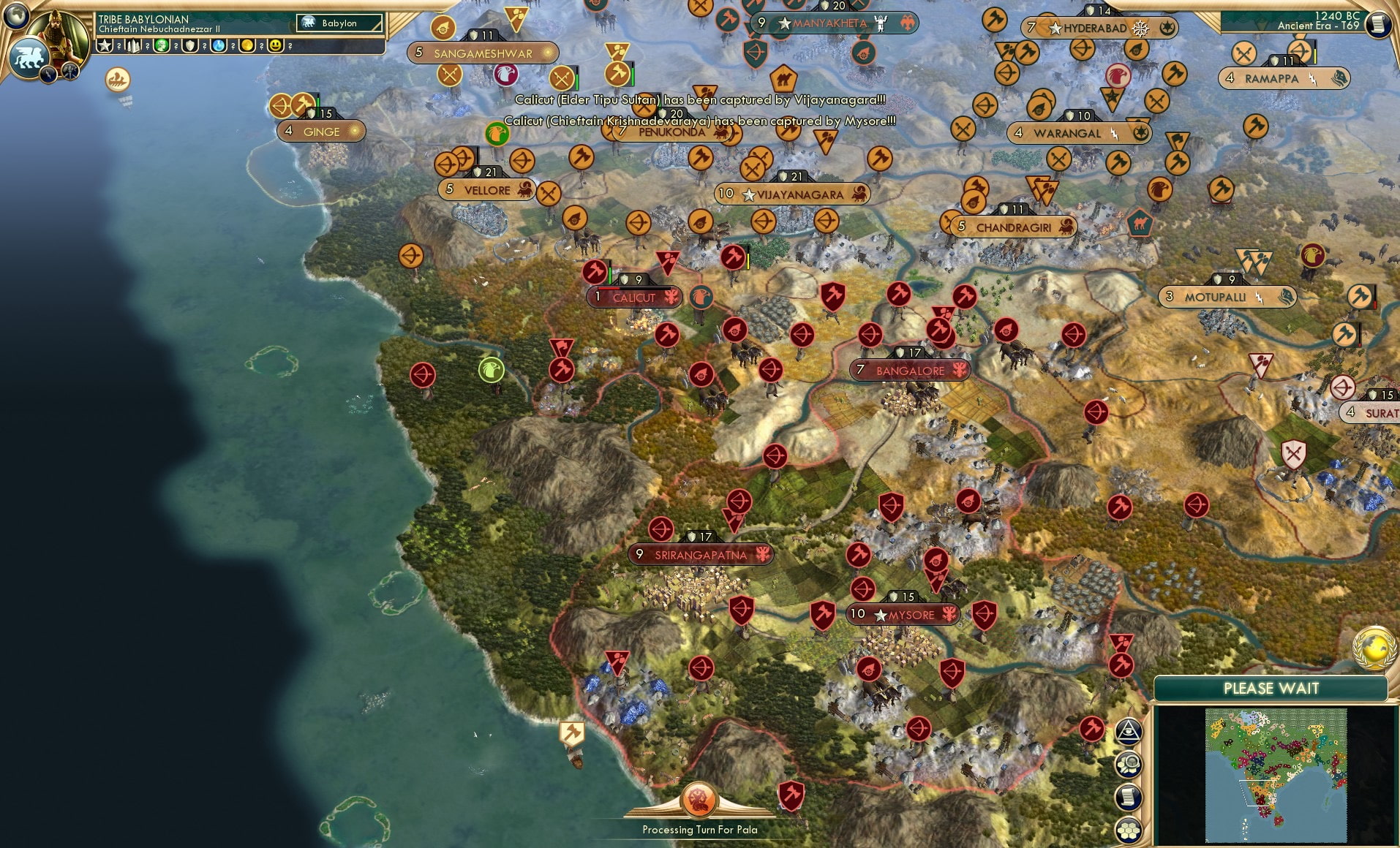1400x848 pixels.
Task: Click the hex magnifier map options icon near minimap
Action: click(1128, 763)
